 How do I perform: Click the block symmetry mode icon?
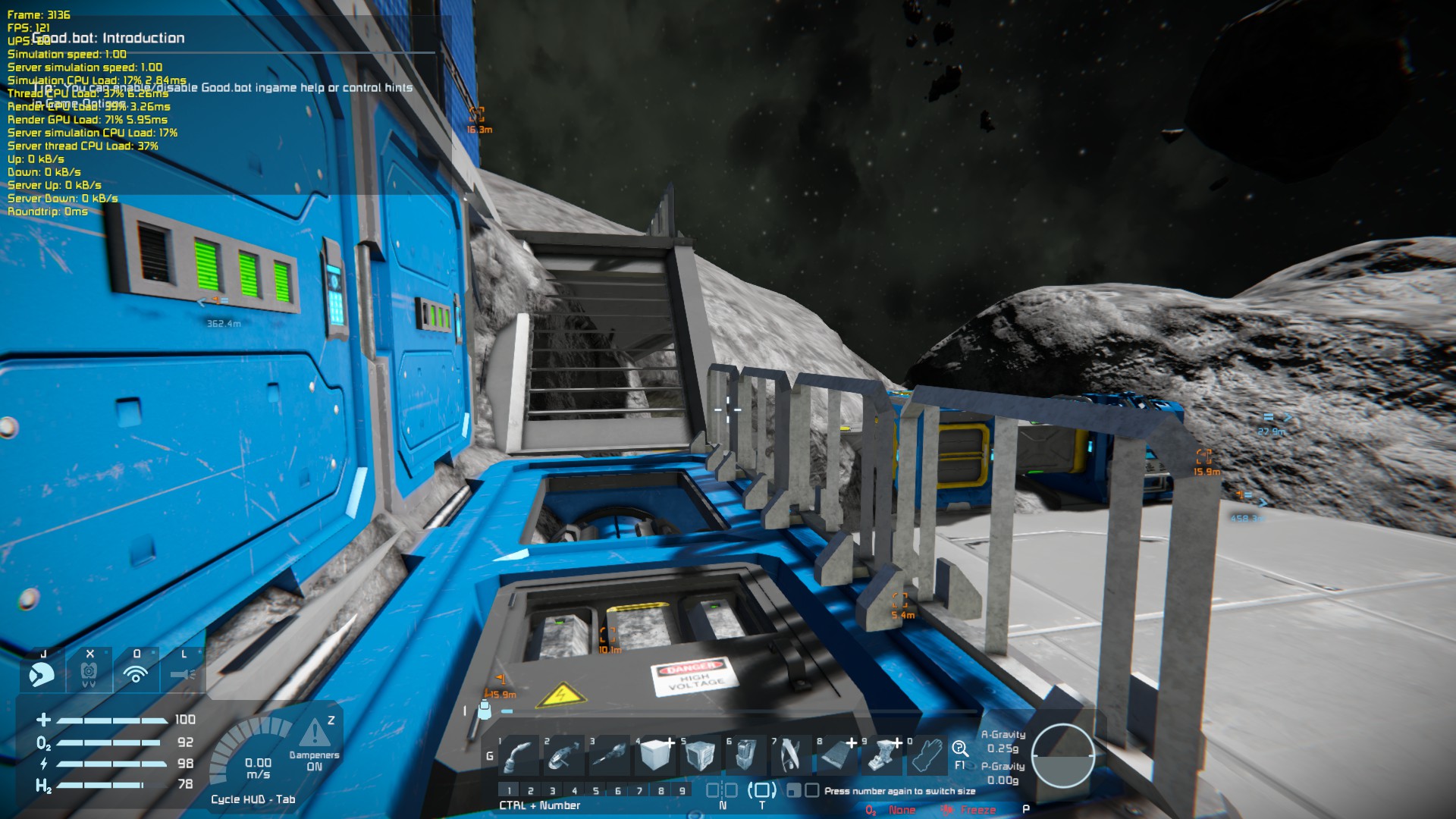[x=721, y=790]
